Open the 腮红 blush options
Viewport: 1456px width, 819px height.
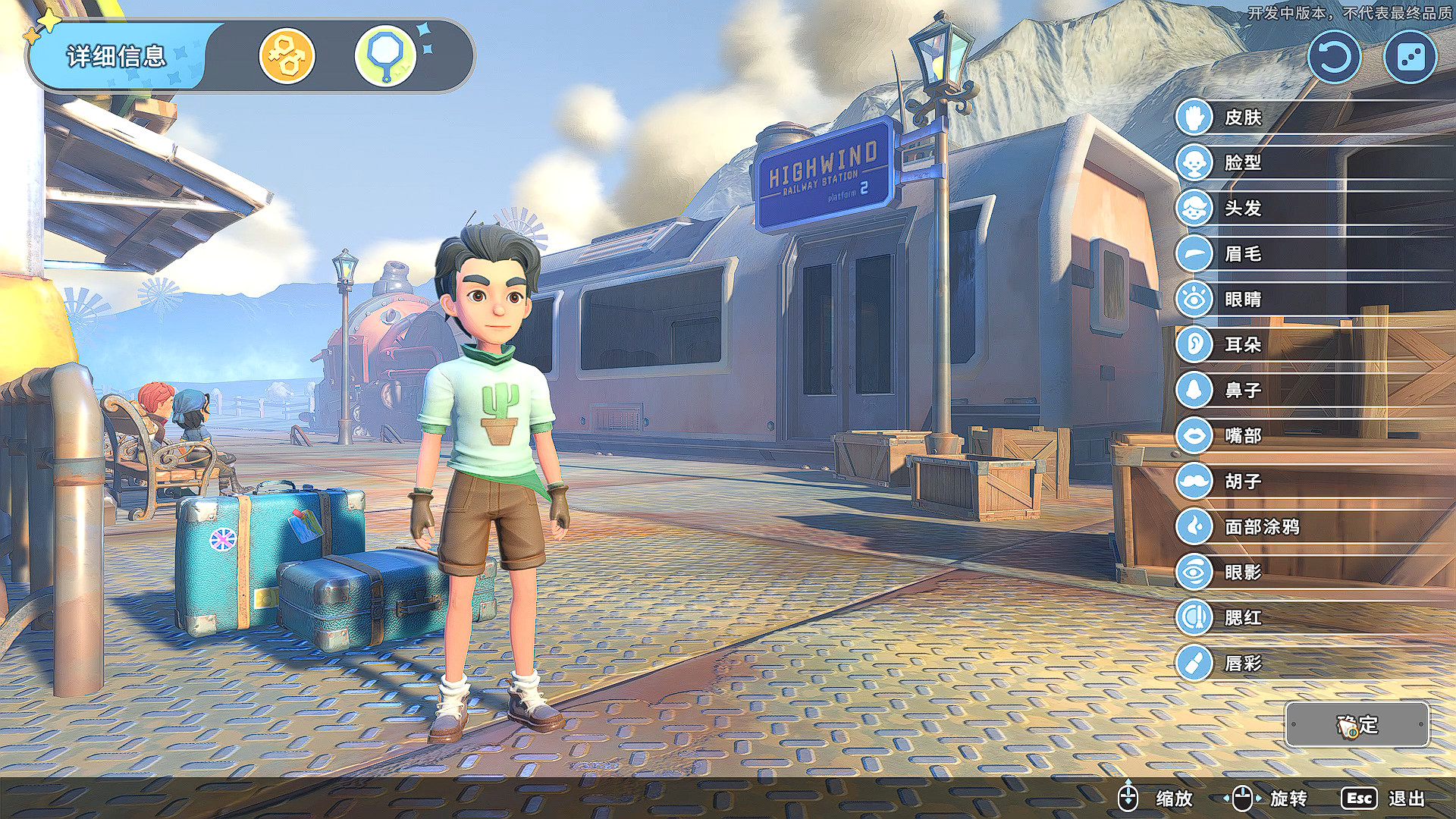pyautogui.click(x=1242, y=617)
